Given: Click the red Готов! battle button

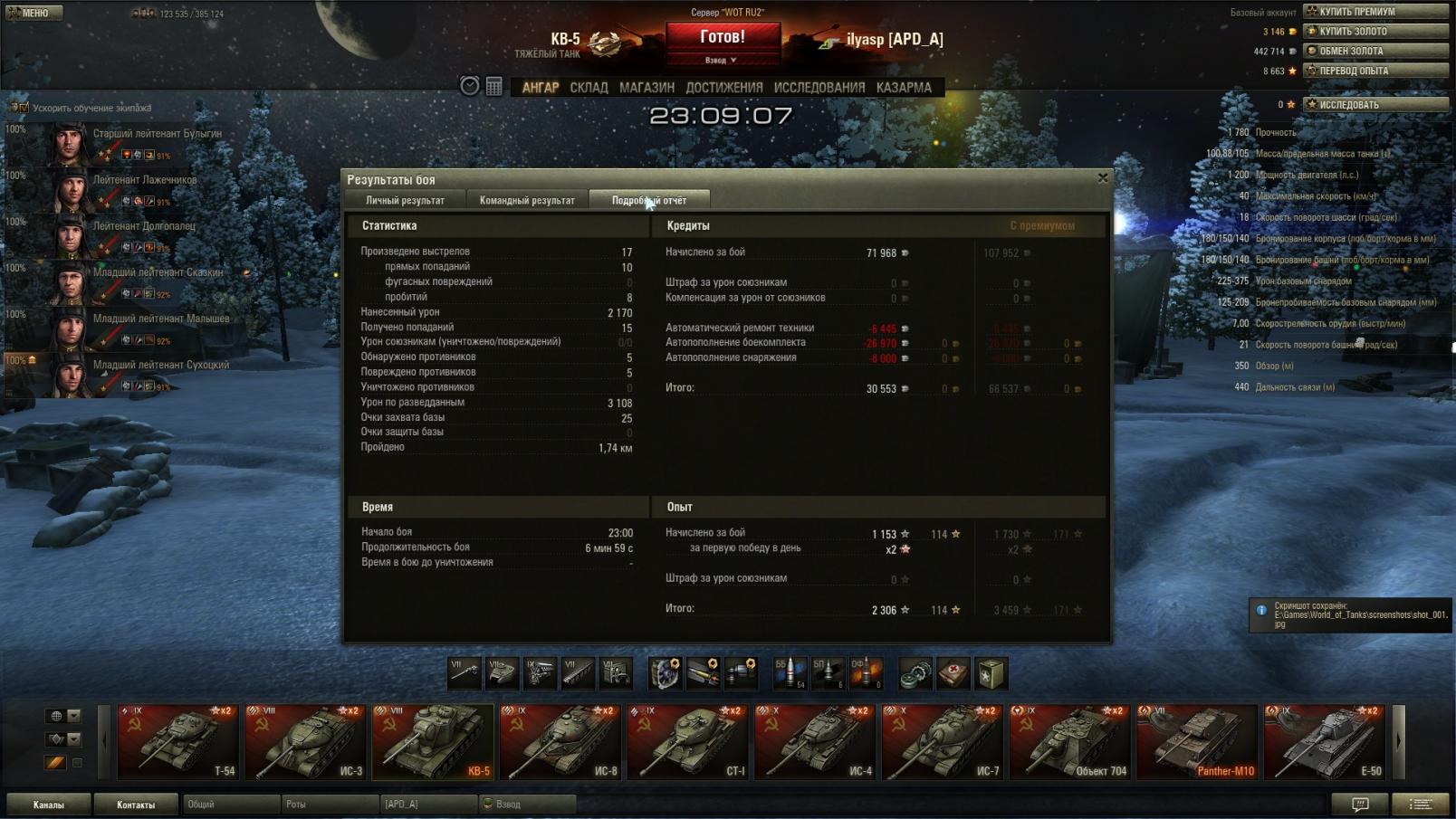Looking at the screenshot, I should point(723,38).
